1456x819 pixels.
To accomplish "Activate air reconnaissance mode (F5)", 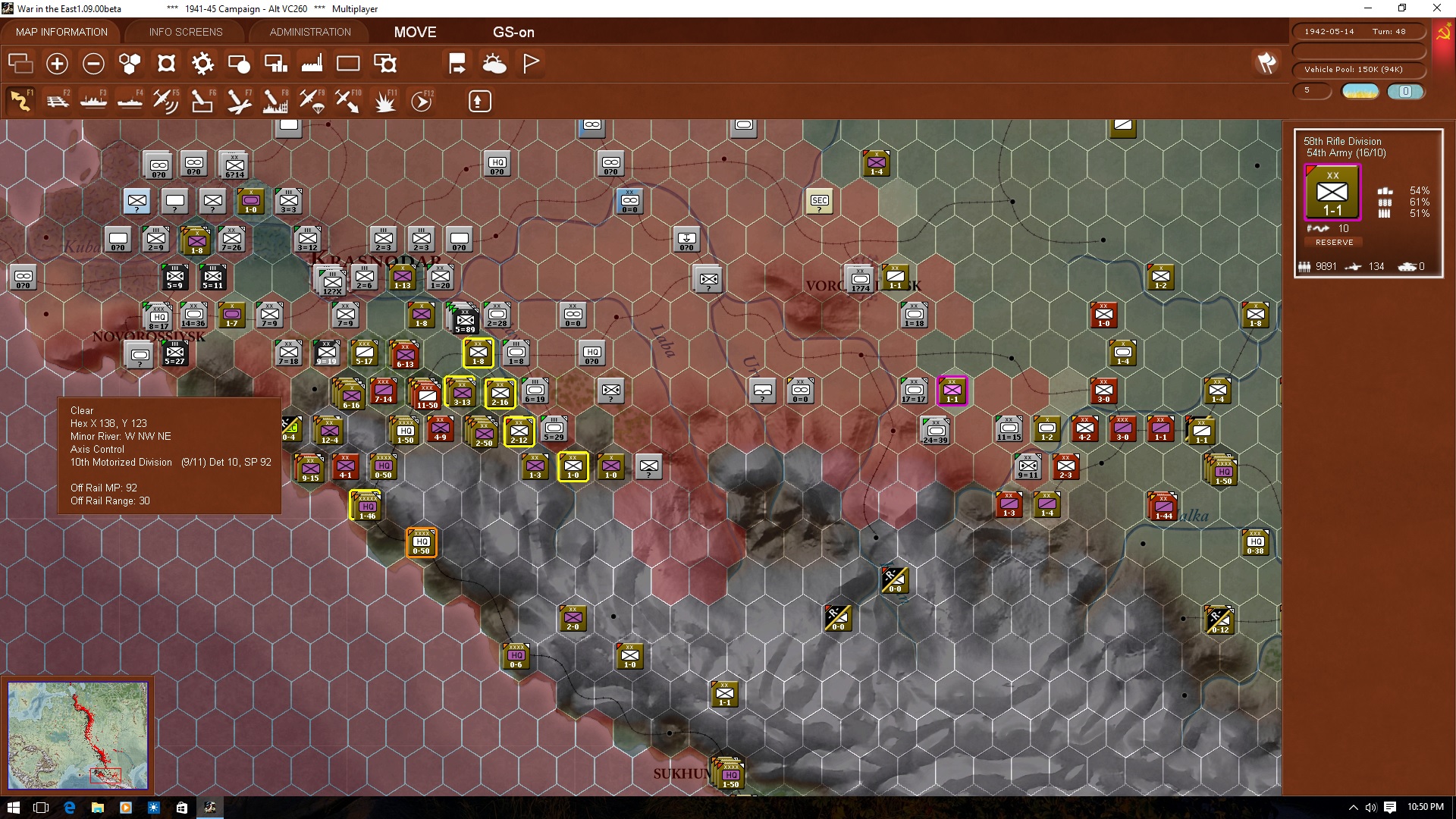I will [166, 101].
